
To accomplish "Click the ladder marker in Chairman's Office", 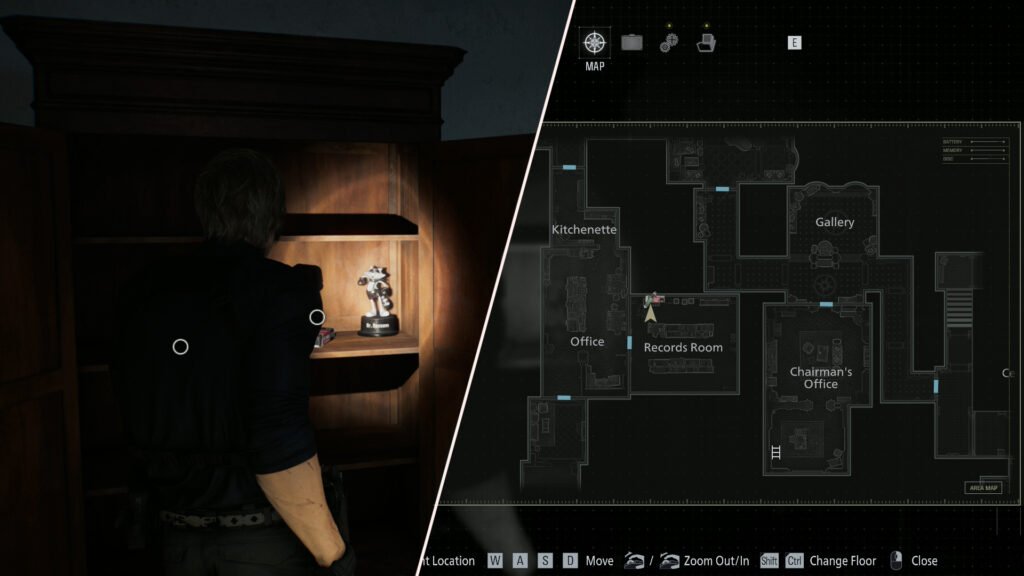I will [x=776, y=452].
